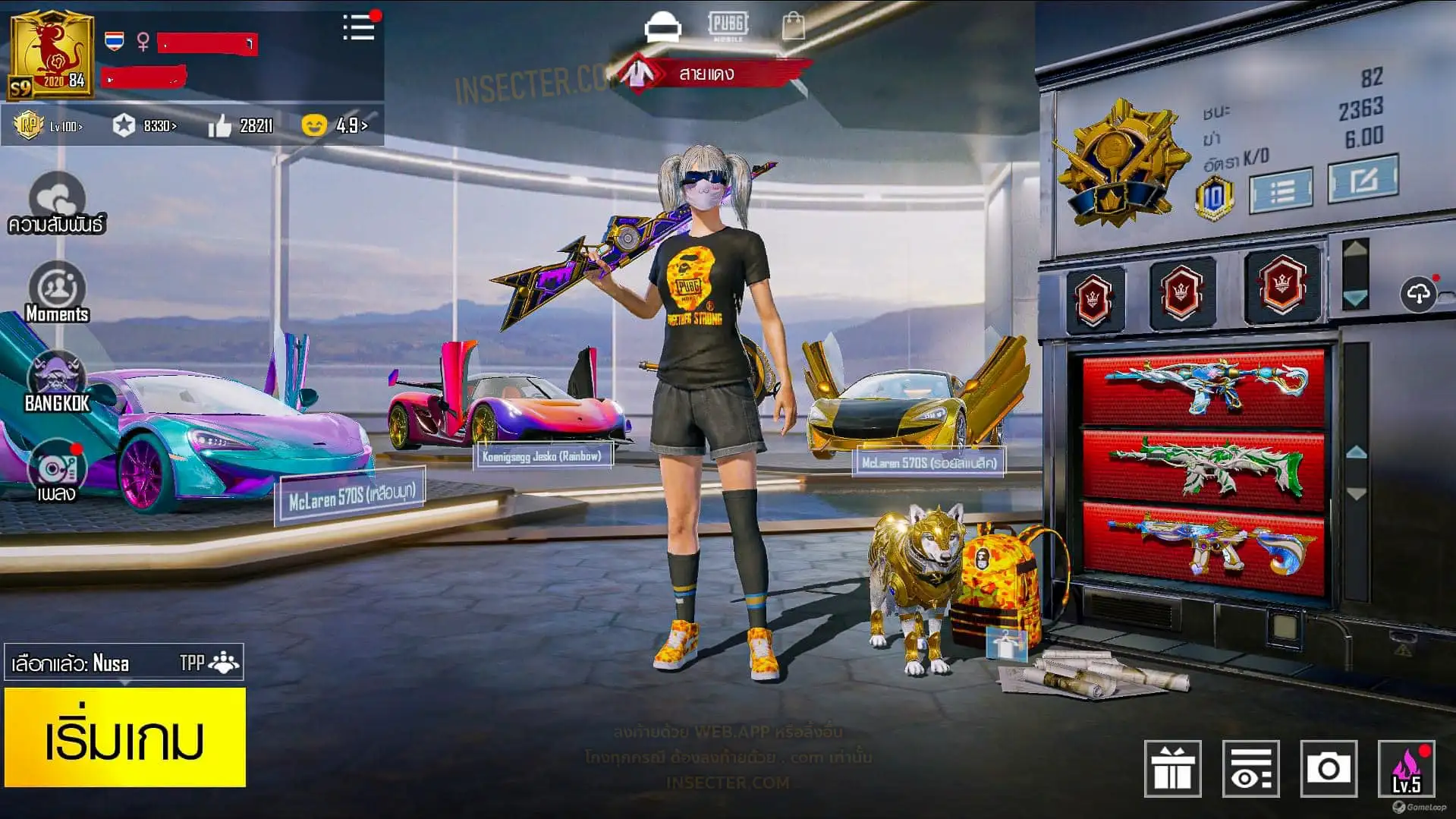Image resolution: width=1456 pixels, height=819 pixels.
Task: Open the shopping bag tab
Action: coord(794,27)
